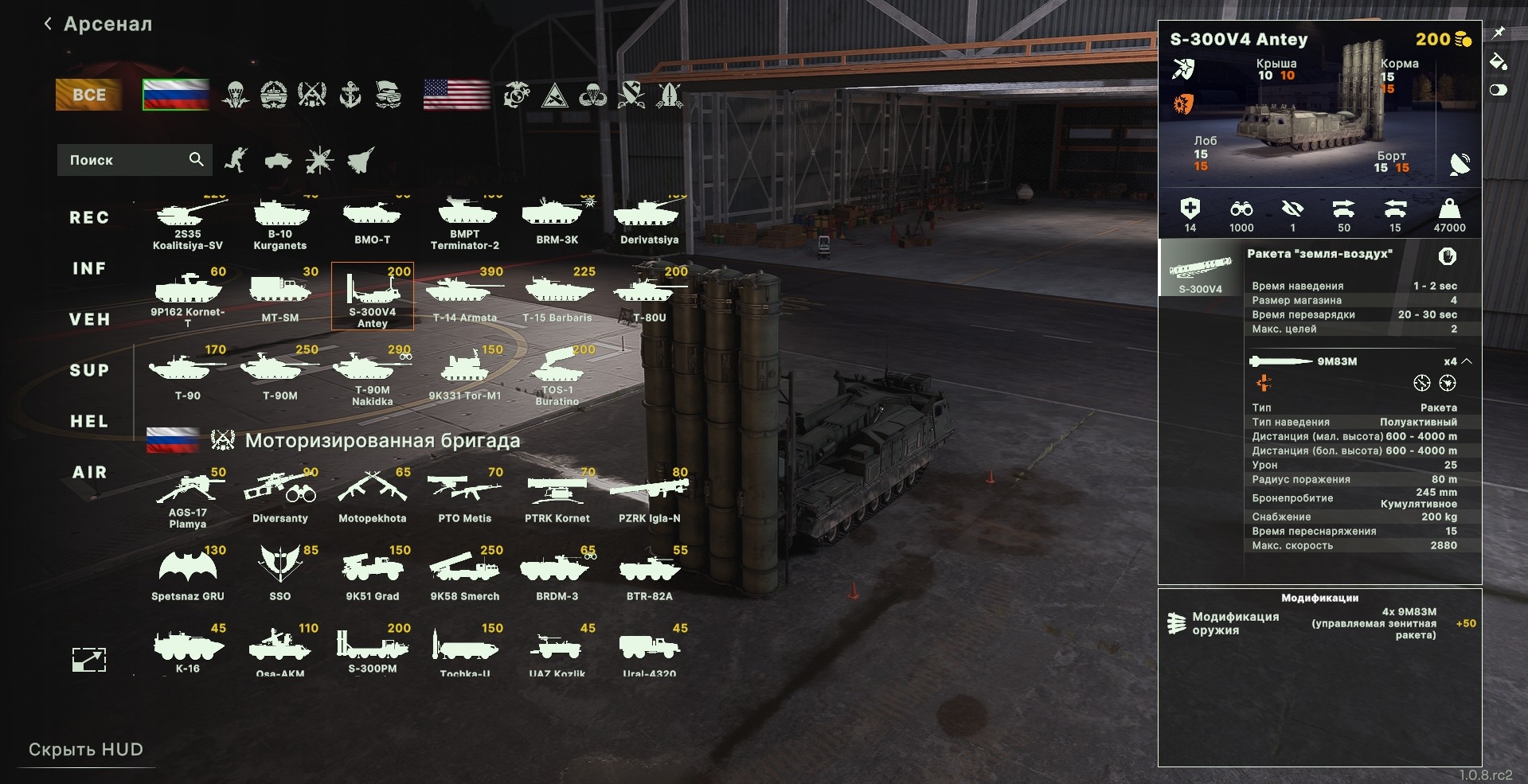
Task: Show the HEL unit category
Action: click(x=89, y=421)
